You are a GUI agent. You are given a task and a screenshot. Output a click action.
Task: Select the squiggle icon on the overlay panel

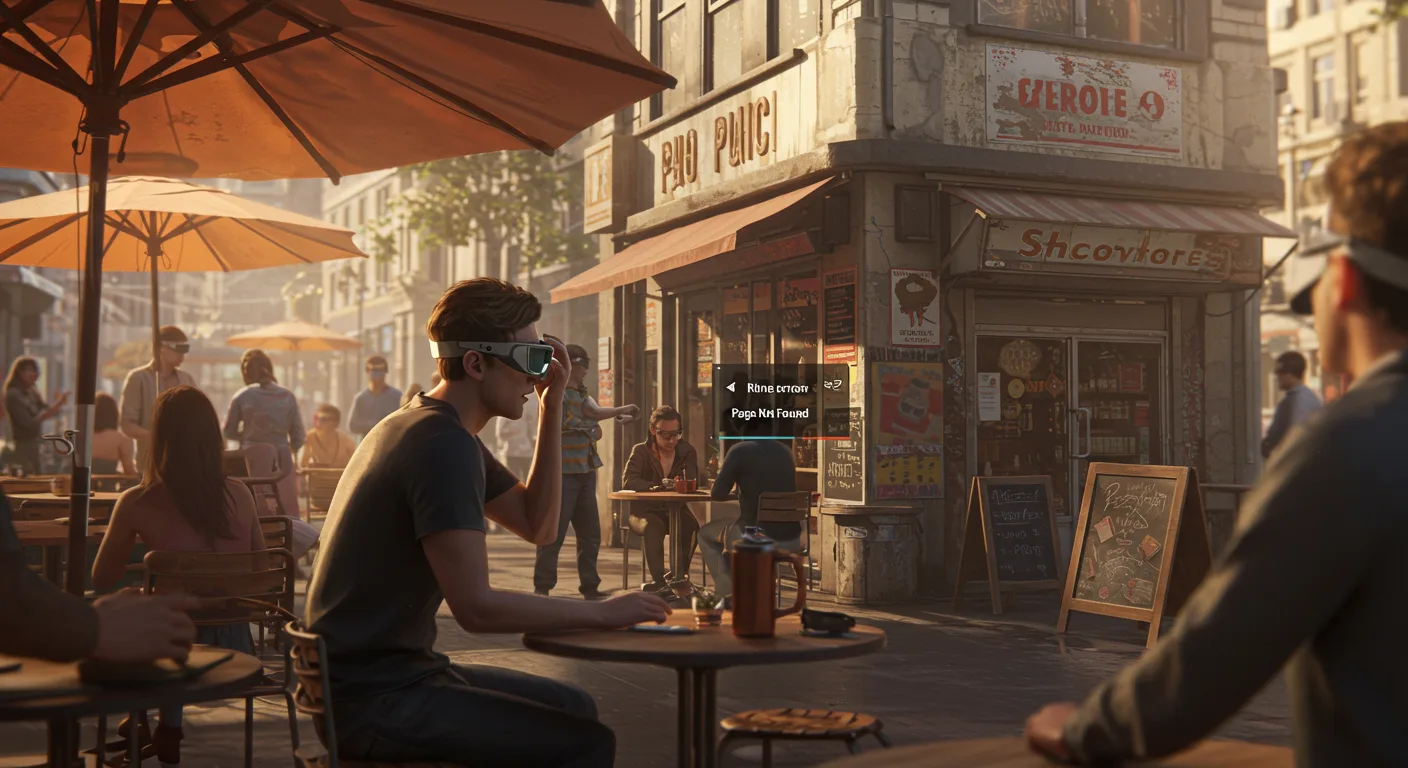click(x=832, y=386)
